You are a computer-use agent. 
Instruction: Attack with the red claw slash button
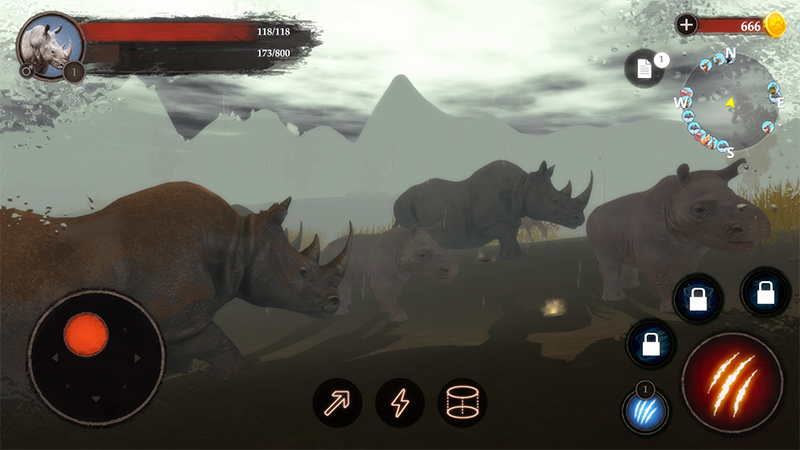click(x=731, y=383)
